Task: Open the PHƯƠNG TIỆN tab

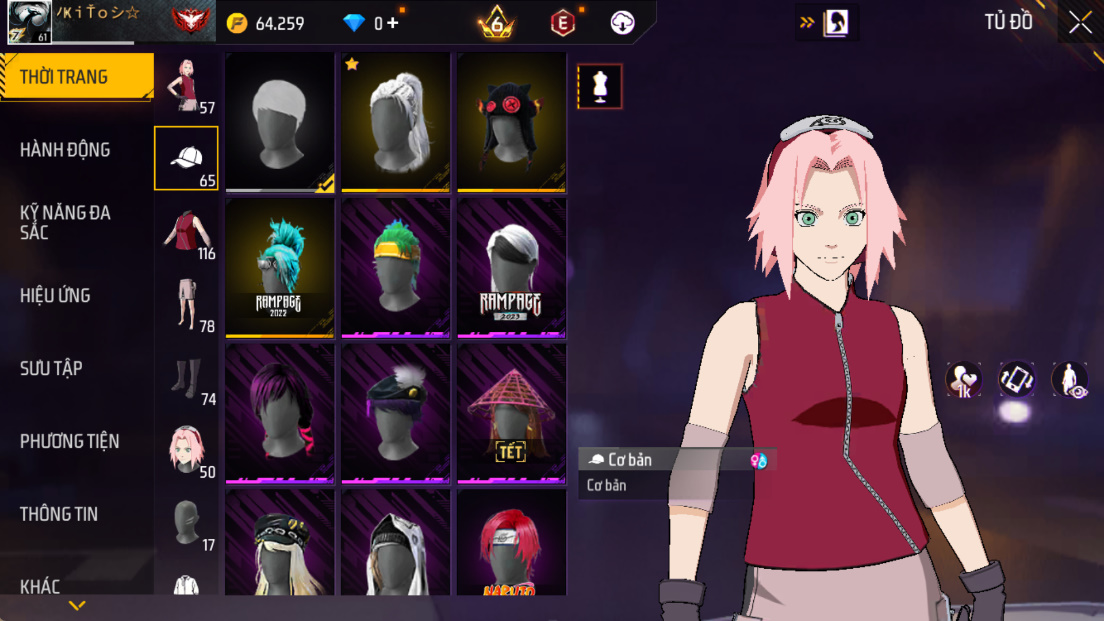Action: pos(69,441)
